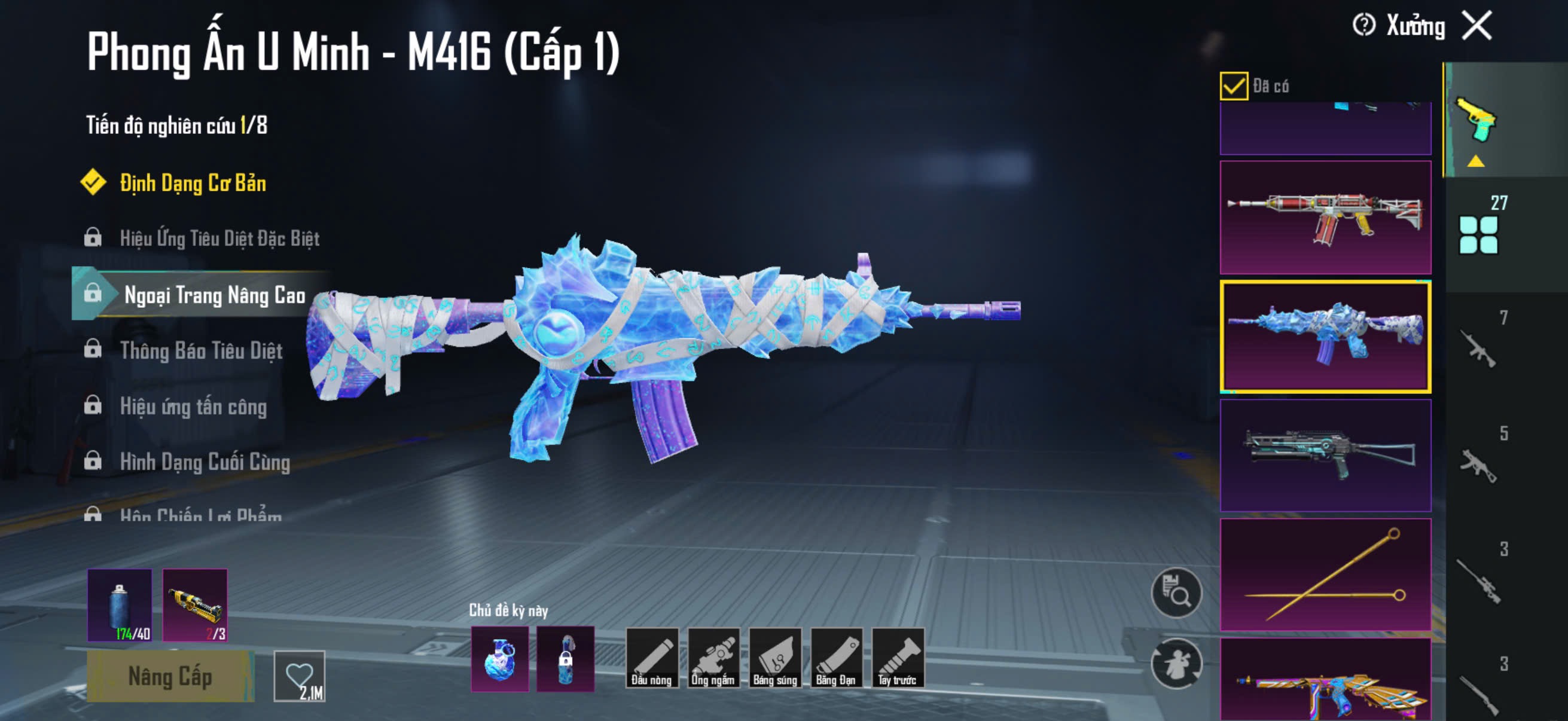1568x721 pixels.
Task: Select the golden crossed needles skin thumbnail
Action: [1325, 575]
